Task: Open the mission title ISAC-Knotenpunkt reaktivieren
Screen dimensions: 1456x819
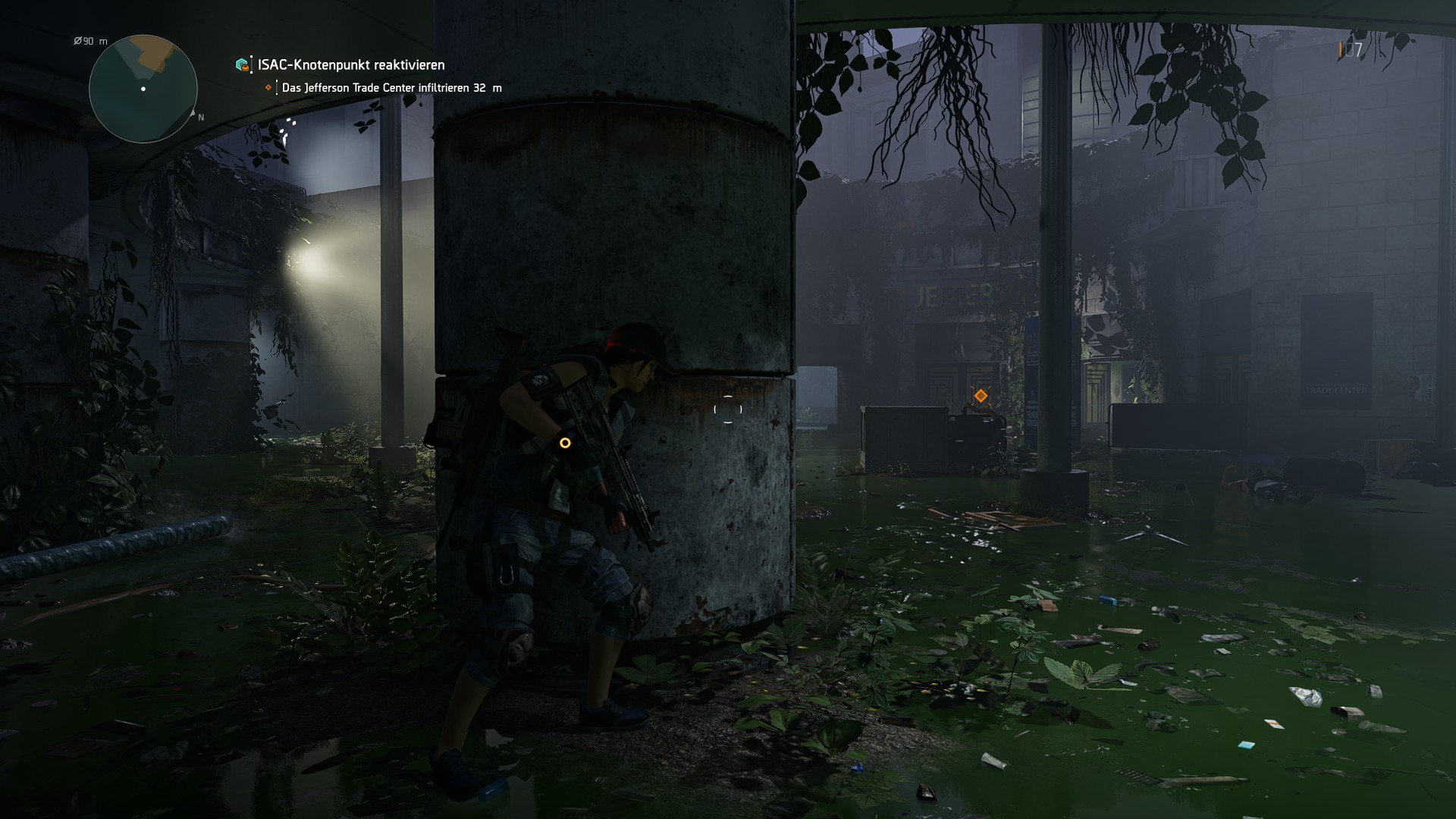Action: [351, 65]
